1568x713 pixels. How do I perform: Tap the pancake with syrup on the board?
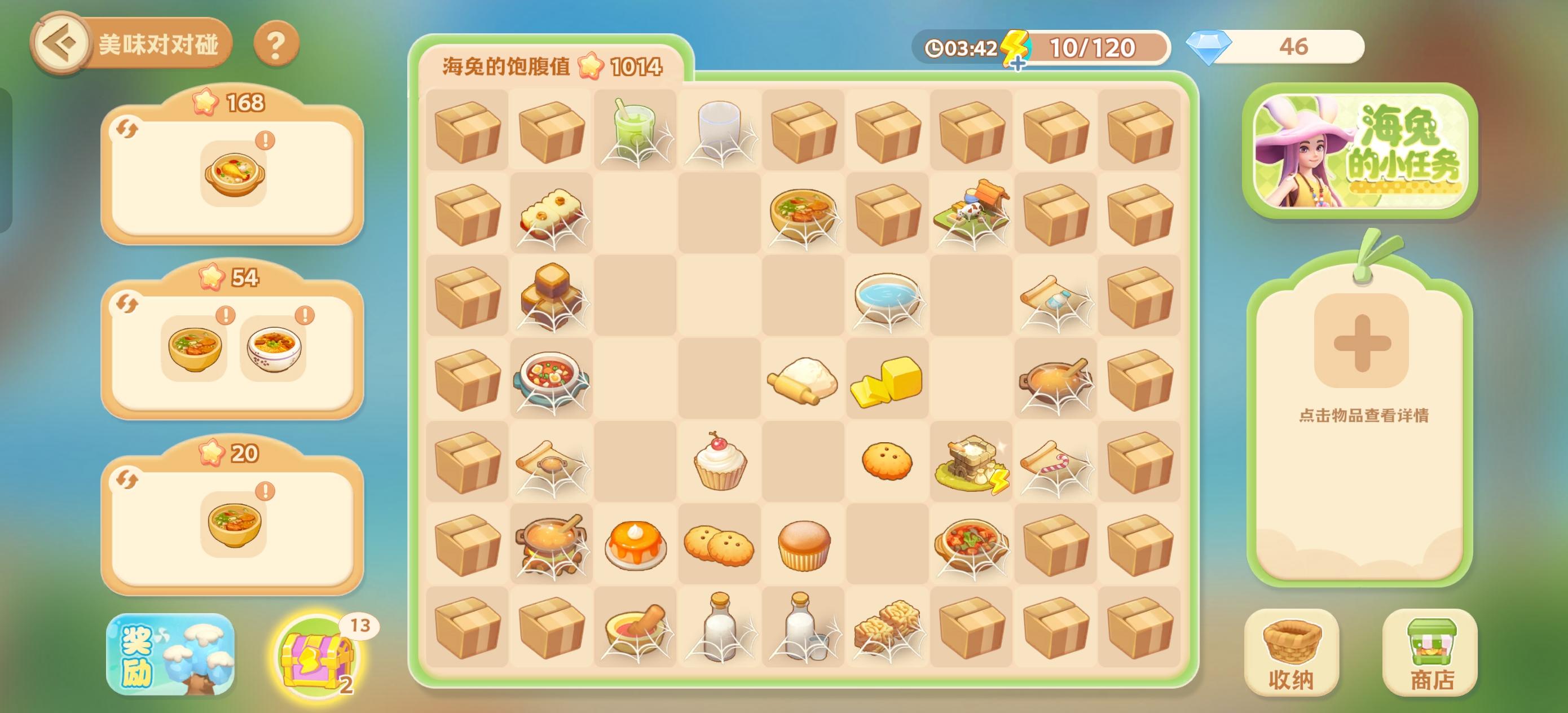(x=635, y=544)
